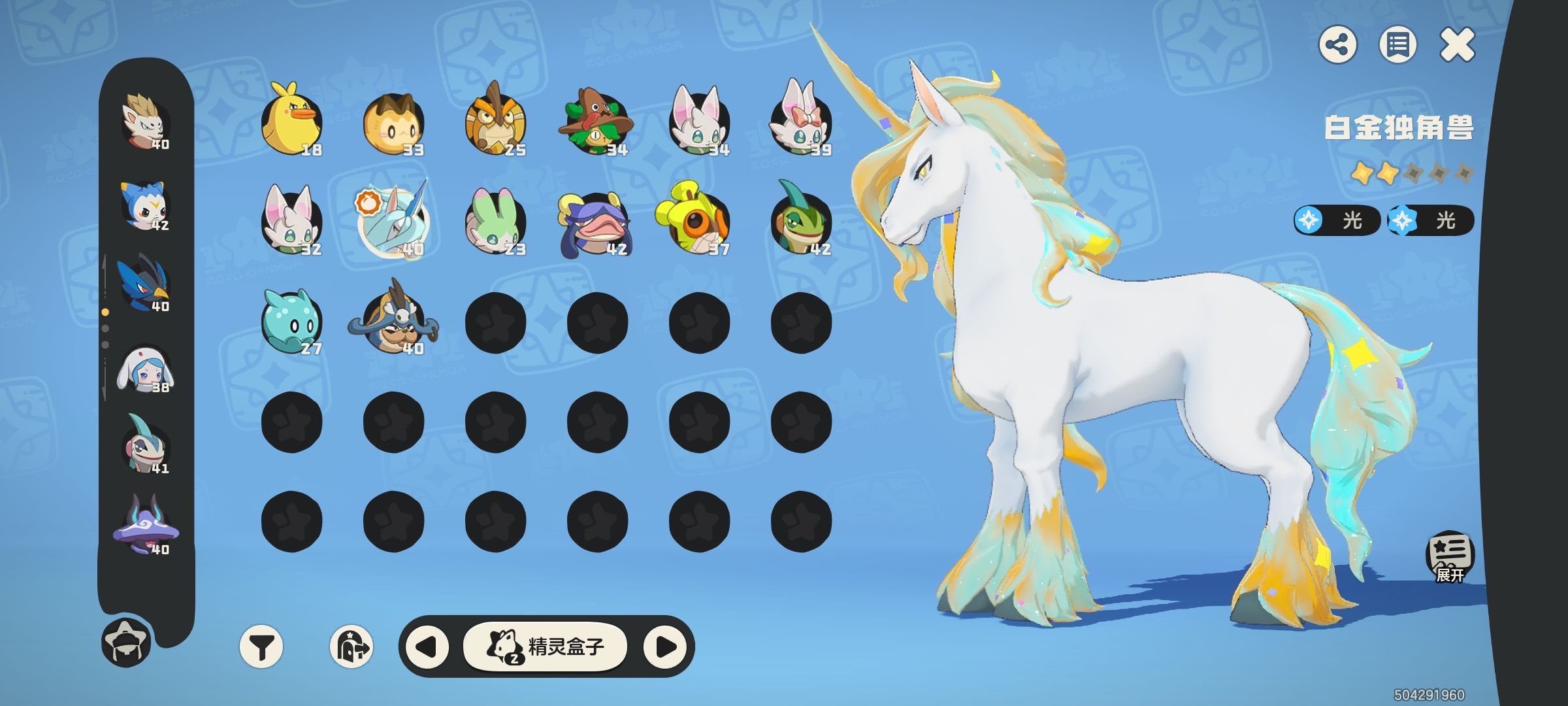
Task: Go to the previous spirit box
Action: click(x=427, y=647)
